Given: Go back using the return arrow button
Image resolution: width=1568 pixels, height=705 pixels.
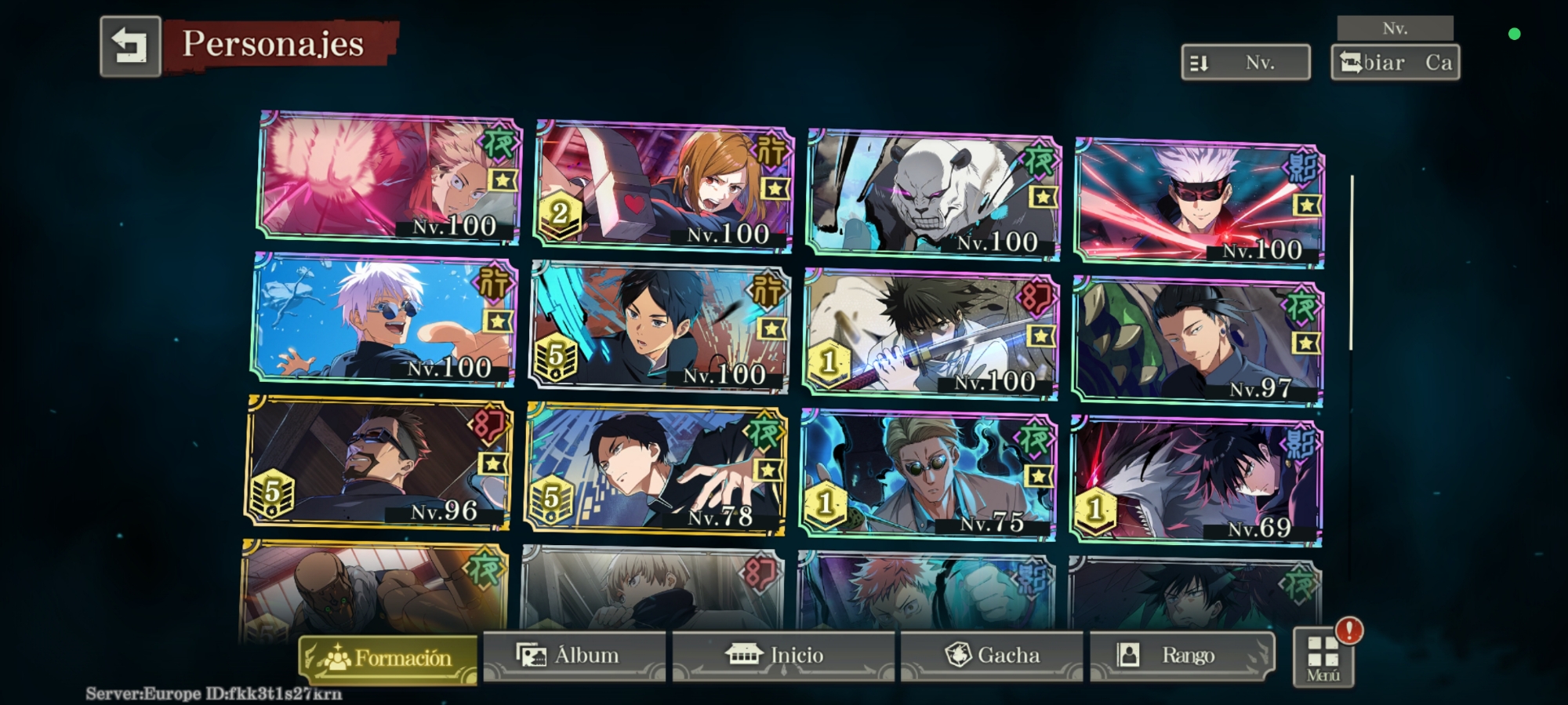Looking at the screenshot, I should click(x=130, y=46).
